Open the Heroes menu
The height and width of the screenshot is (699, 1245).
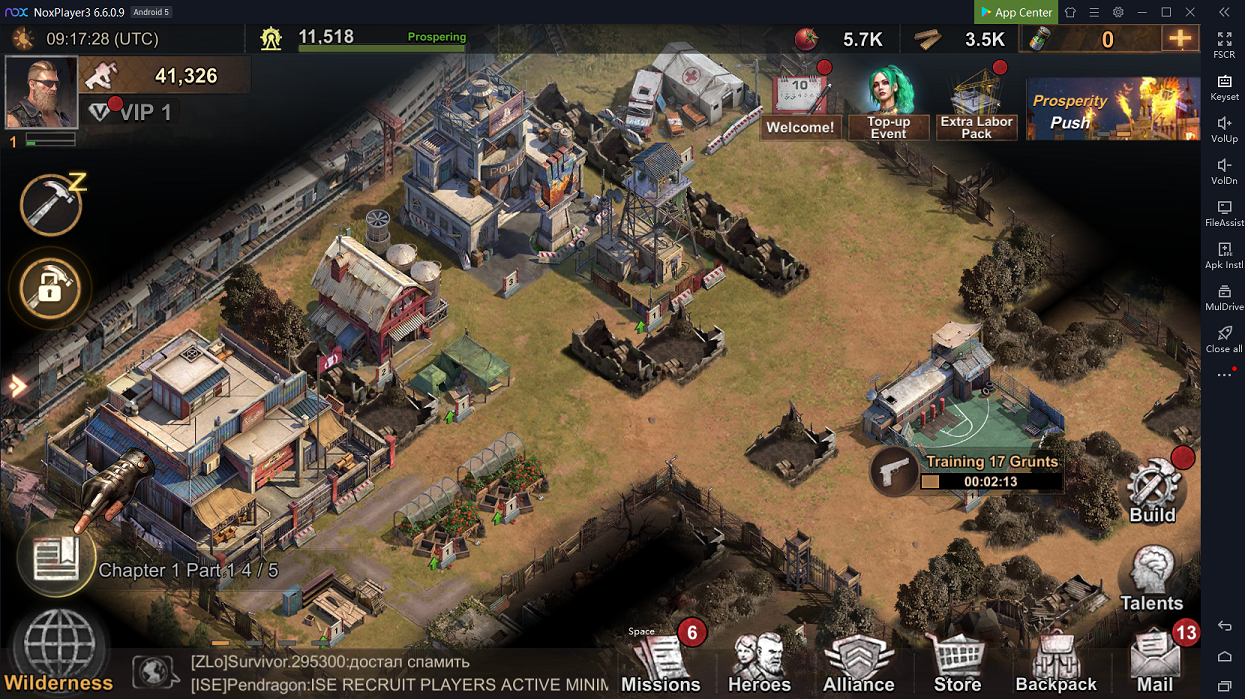pos(759,660)
